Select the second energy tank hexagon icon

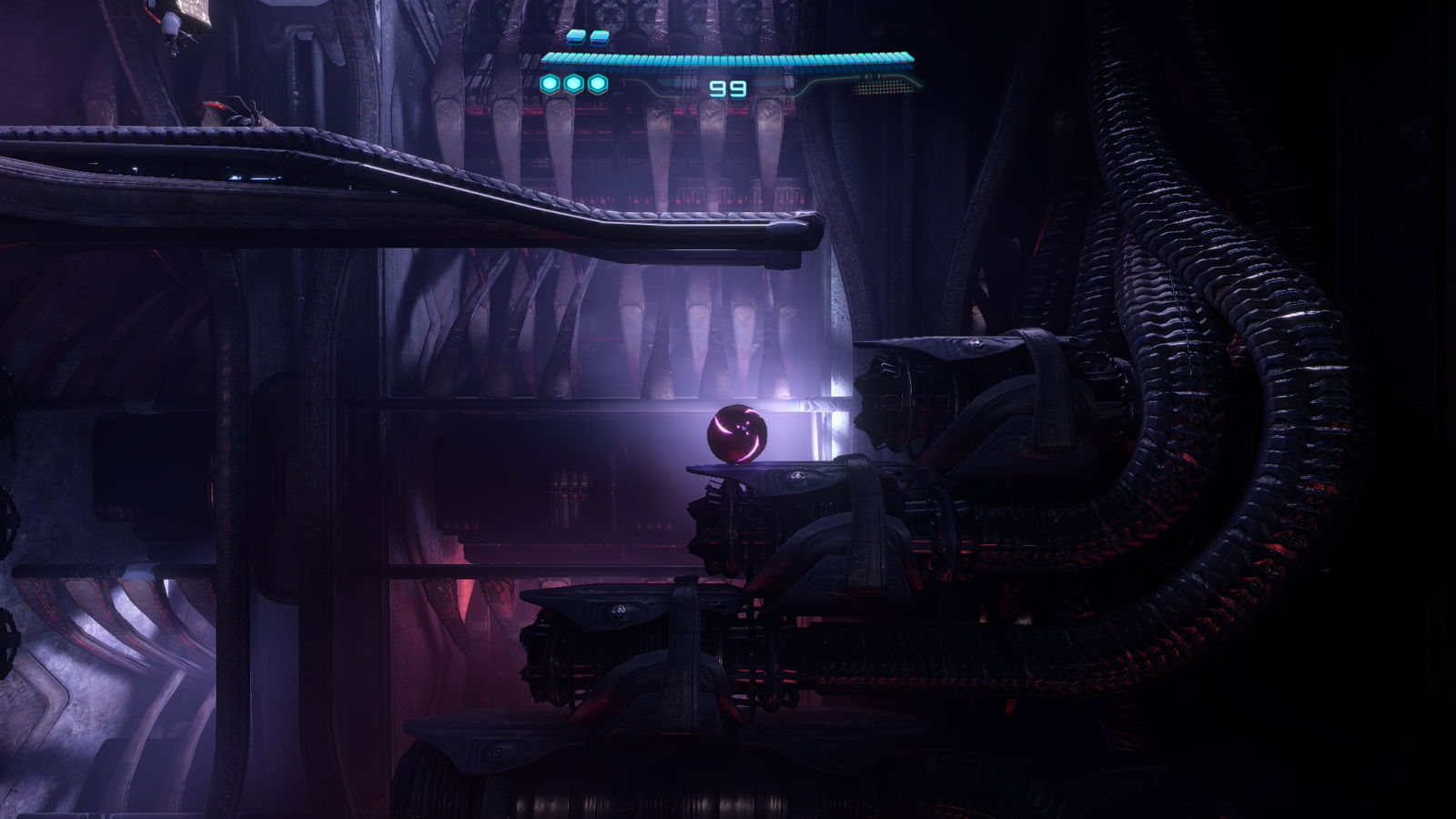click(x=573, y=82)
